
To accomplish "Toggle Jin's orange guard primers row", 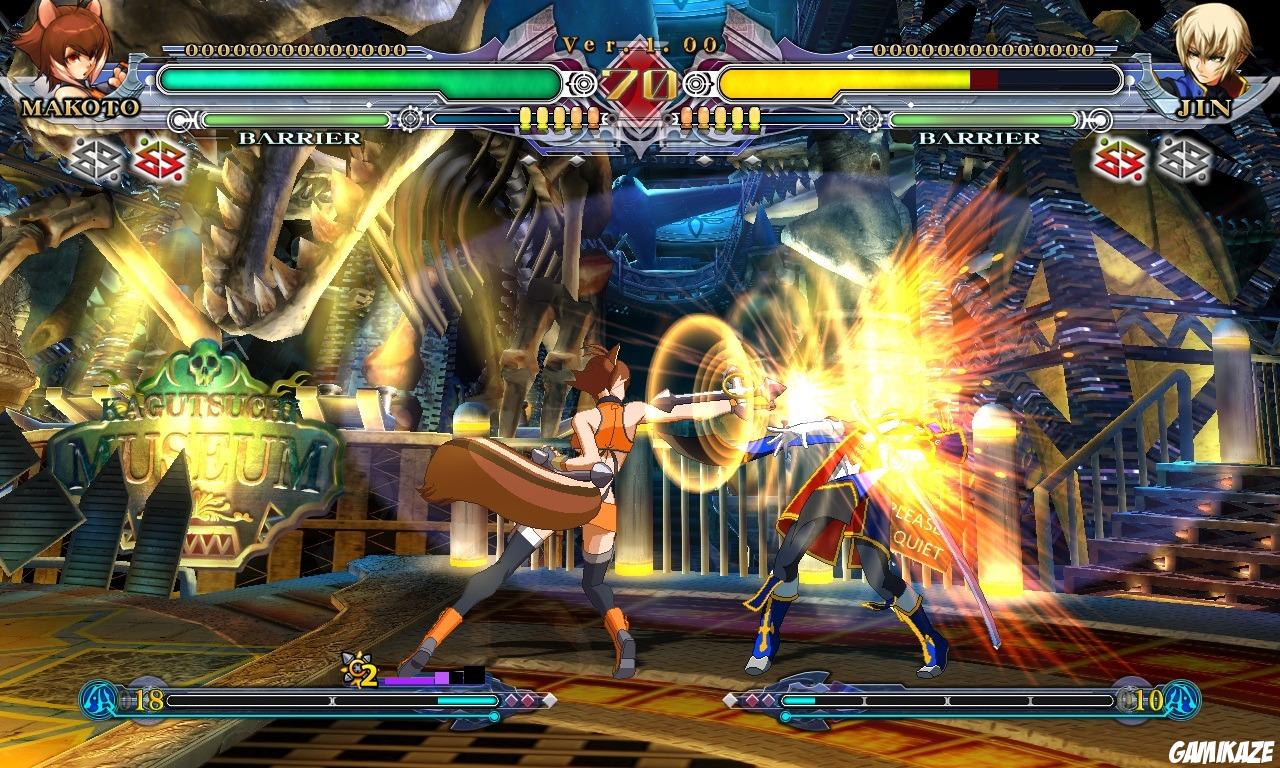I will pos(720,118).
